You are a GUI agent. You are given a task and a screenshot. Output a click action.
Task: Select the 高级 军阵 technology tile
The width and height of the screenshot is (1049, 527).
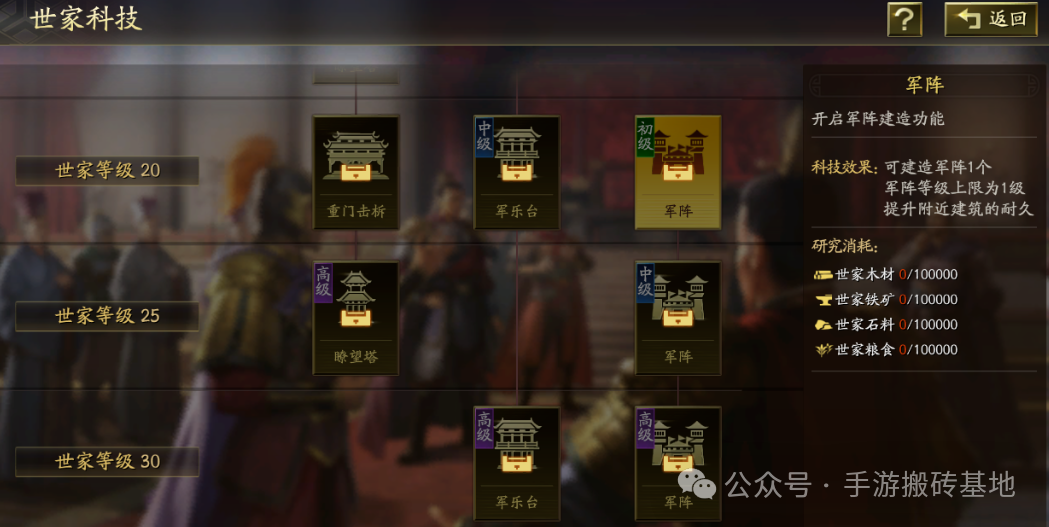[678, 463]
